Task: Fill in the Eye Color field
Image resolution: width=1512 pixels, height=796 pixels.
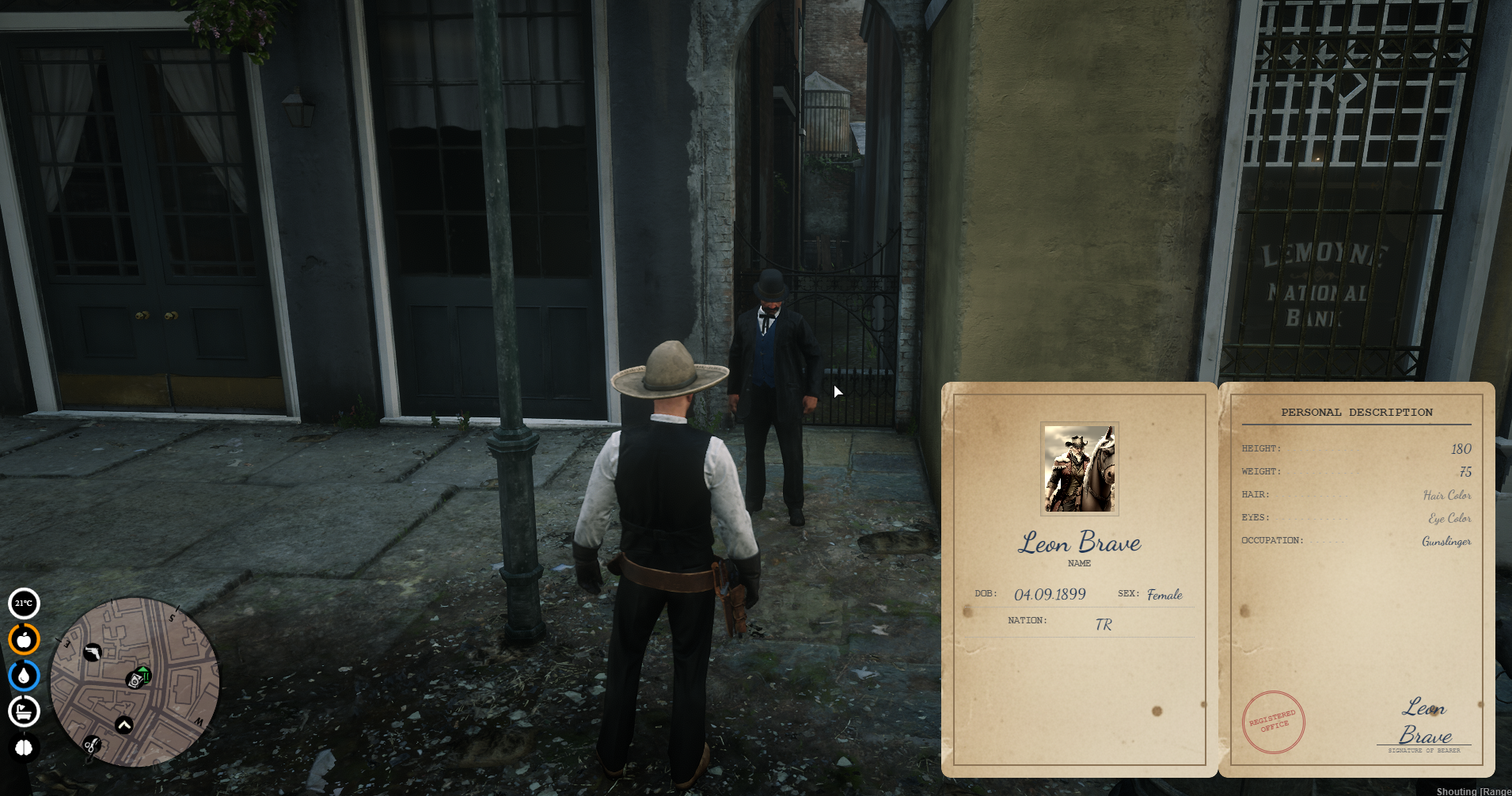Action: [x=1449, y=518]
